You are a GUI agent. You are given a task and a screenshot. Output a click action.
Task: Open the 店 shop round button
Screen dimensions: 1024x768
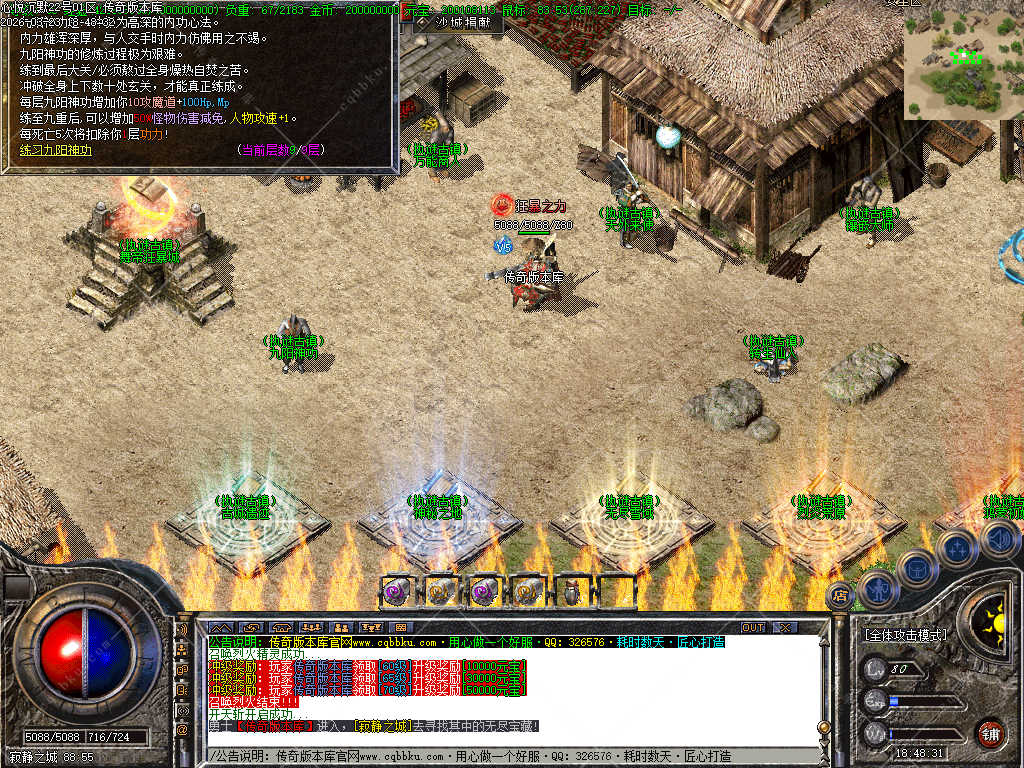[842, 596]
